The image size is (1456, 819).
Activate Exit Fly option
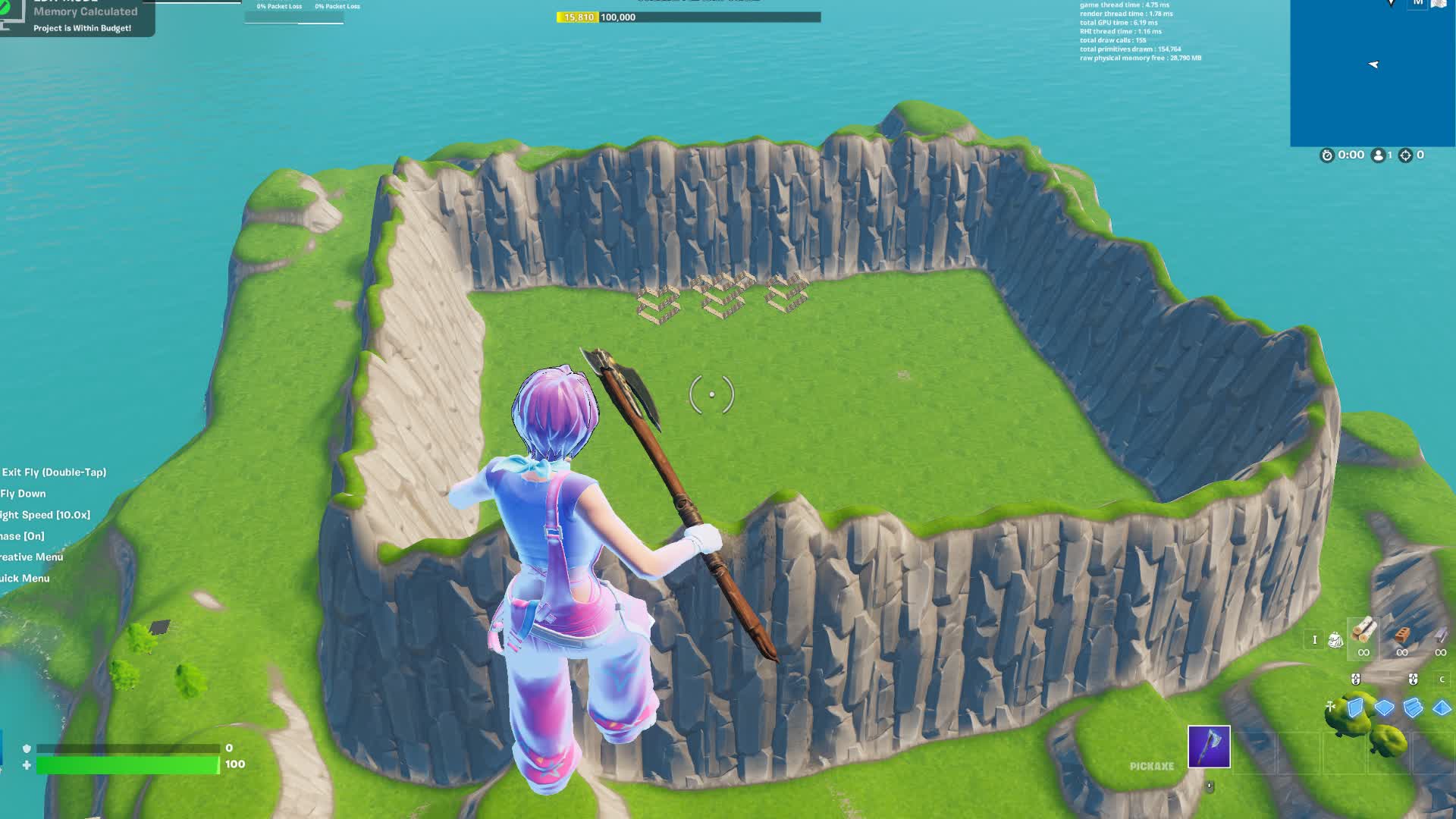53,471
